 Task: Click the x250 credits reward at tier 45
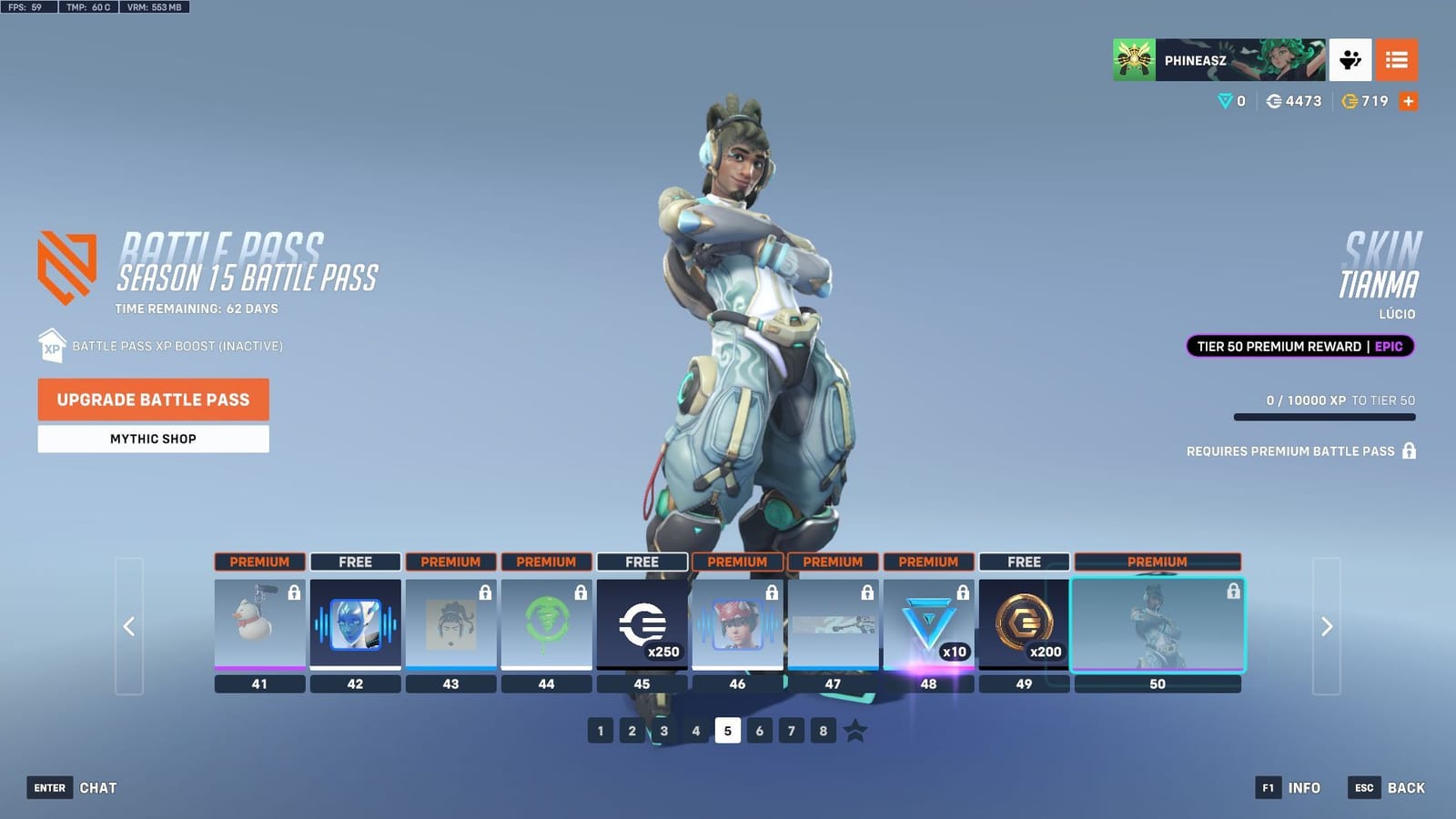click(642, 623)
